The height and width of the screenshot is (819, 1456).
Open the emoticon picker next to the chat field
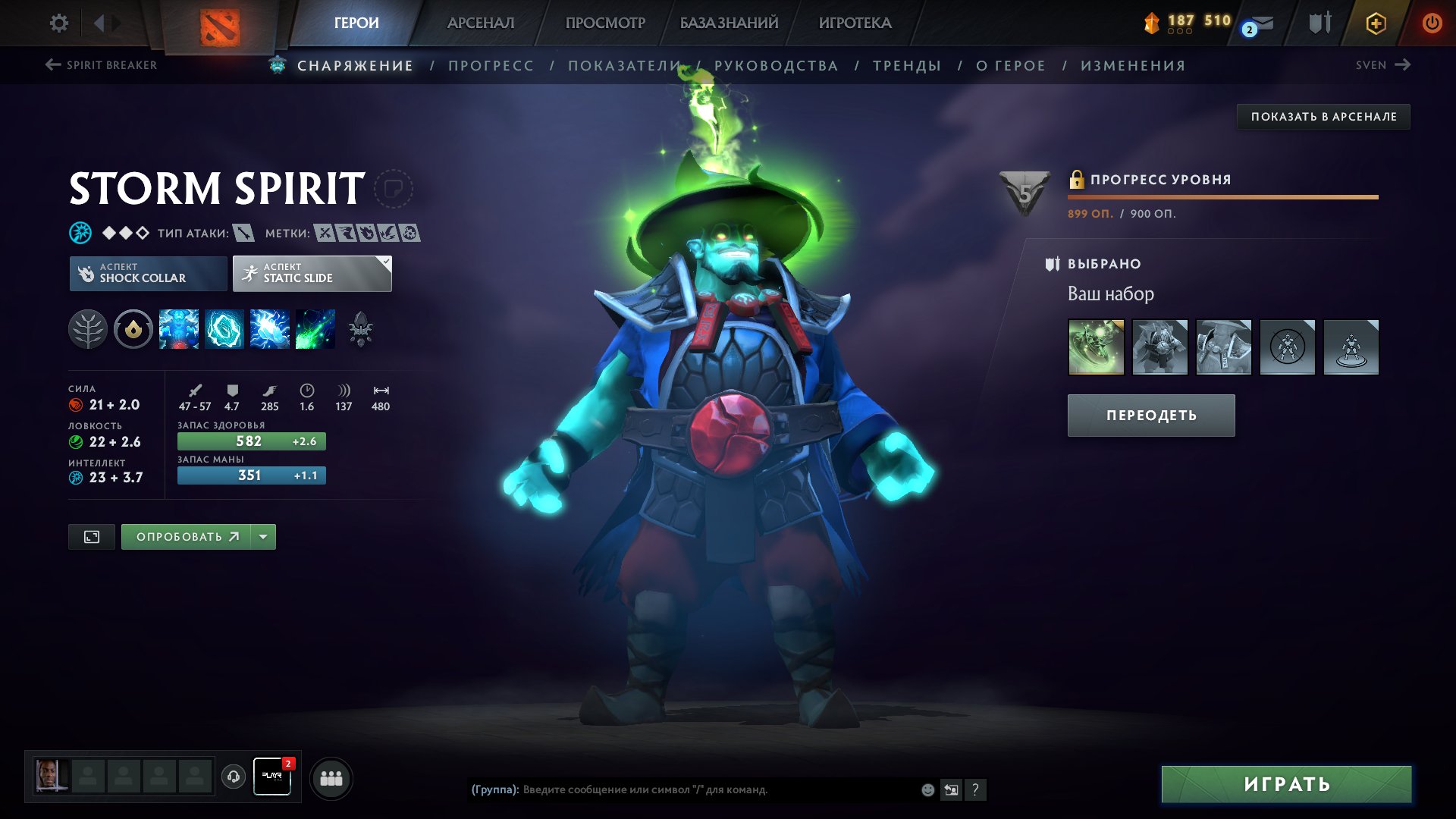pos(927,789)
